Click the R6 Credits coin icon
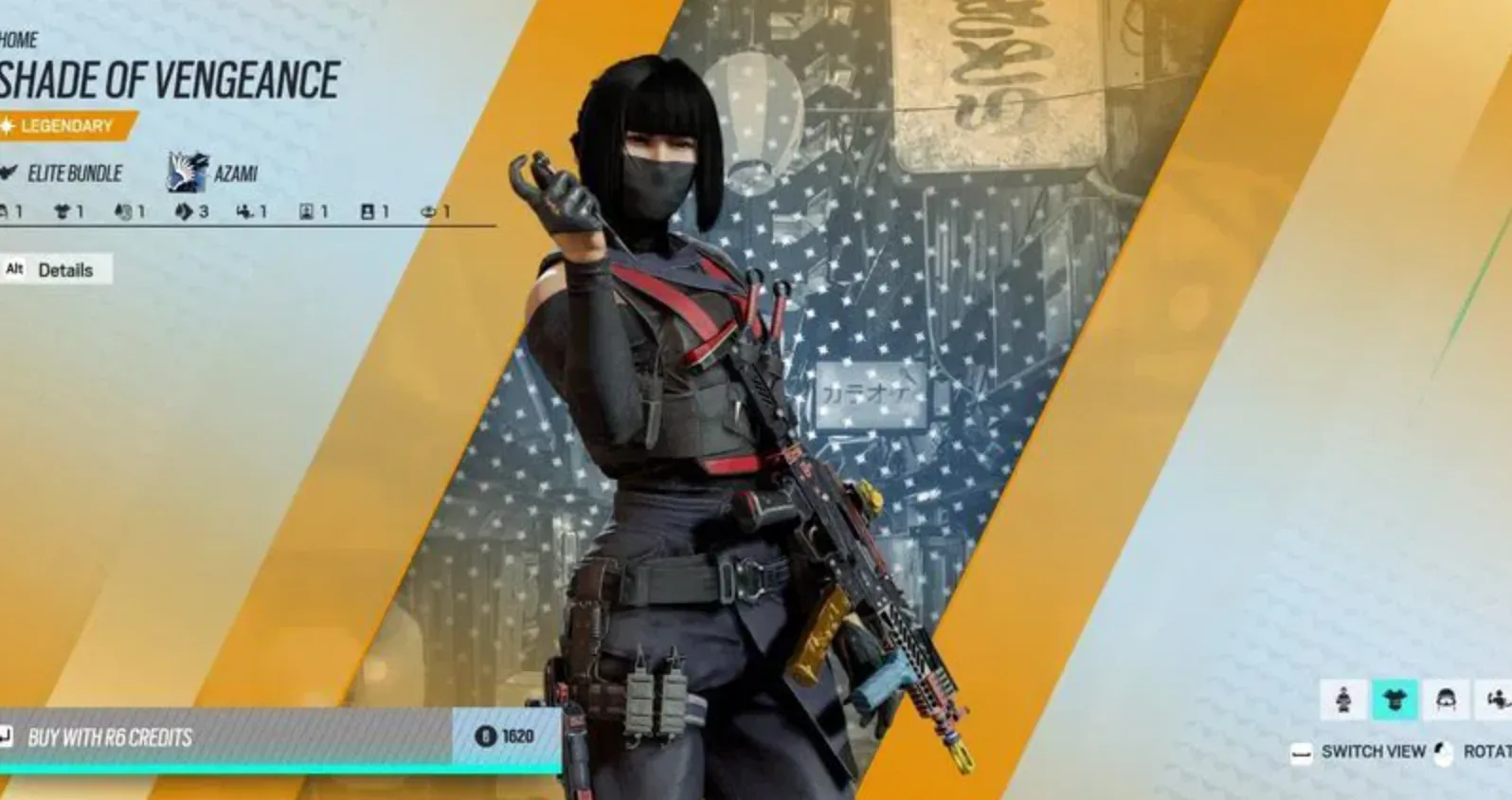This screenshot has width=1512, height=800. (x=486, y=736)
